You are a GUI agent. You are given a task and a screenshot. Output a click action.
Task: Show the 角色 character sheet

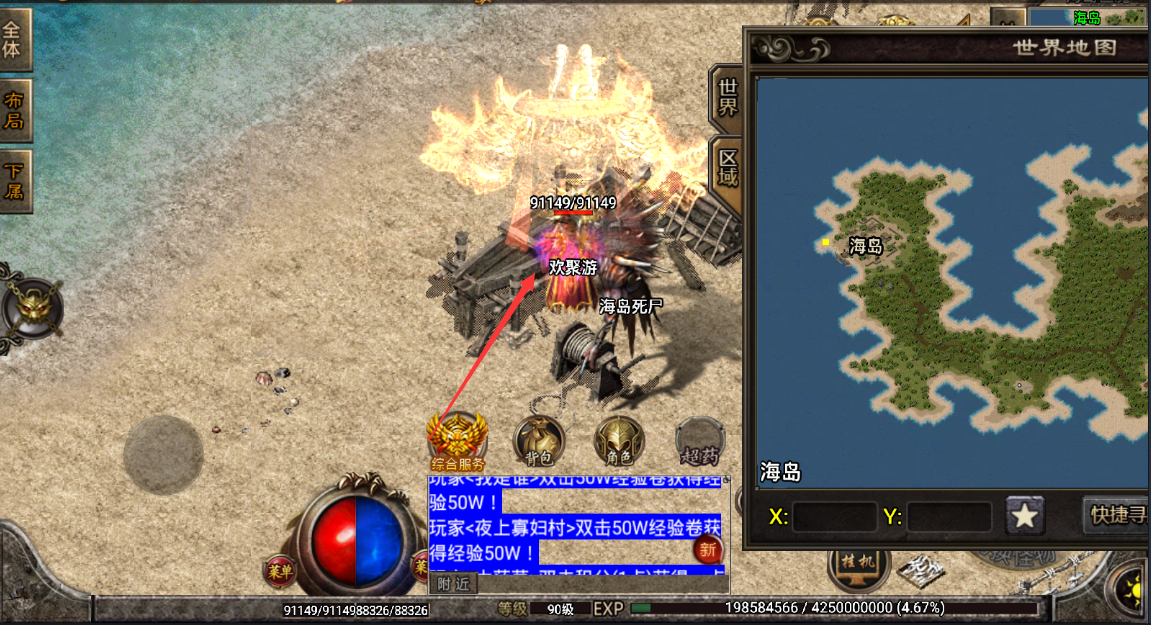click(x=619, y=441)
